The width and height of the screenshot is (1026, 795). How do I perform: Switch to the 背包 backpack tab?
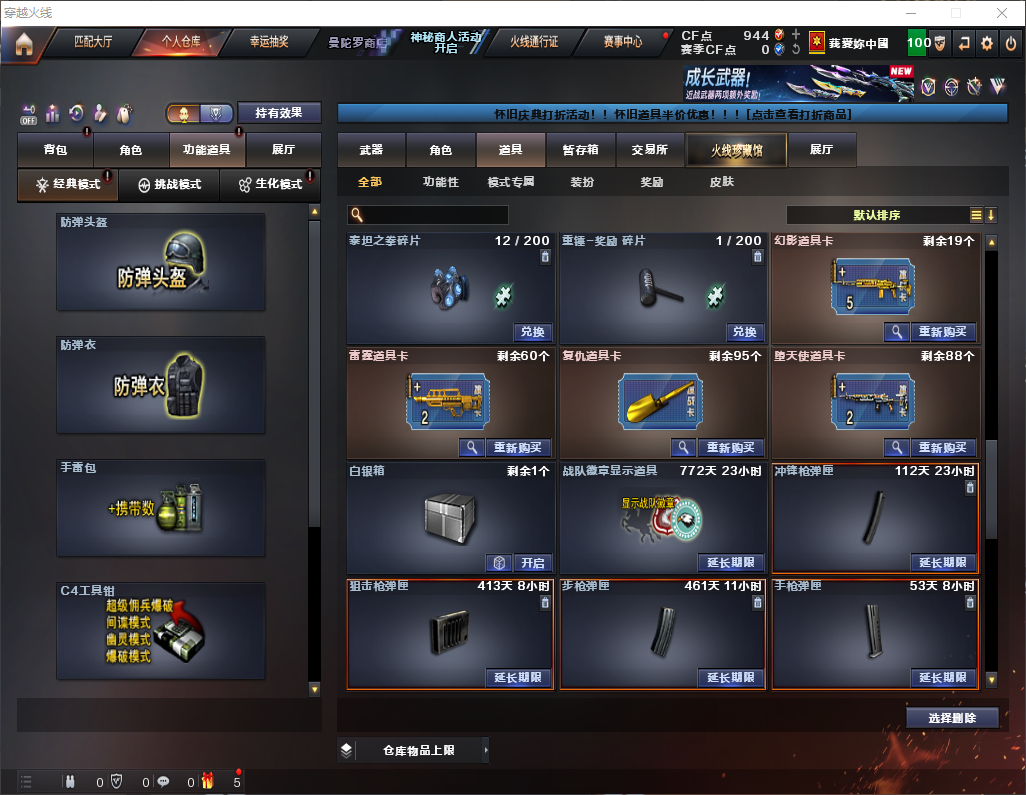pos(56,150)
